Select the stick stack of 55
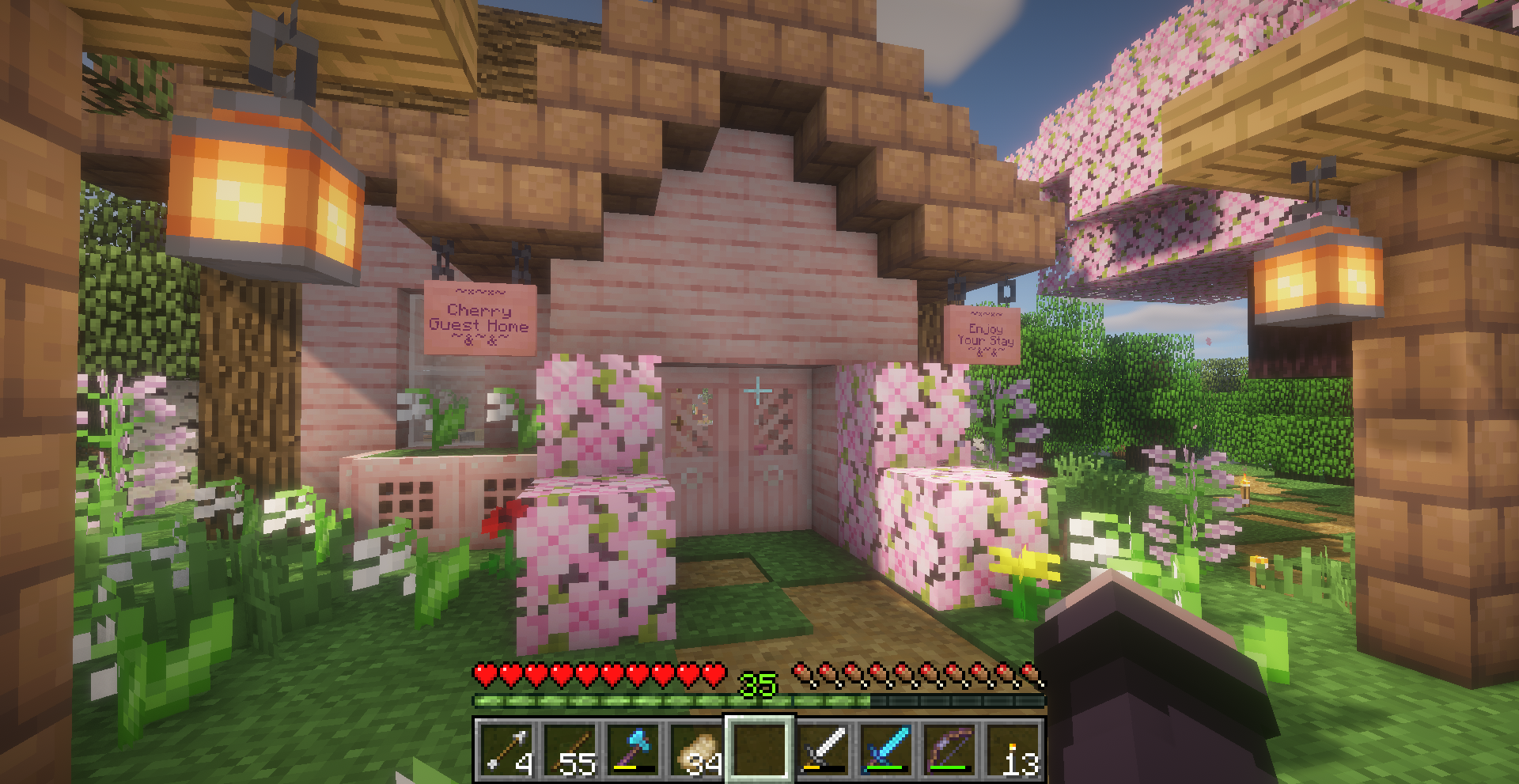 (x=569, y=748)
